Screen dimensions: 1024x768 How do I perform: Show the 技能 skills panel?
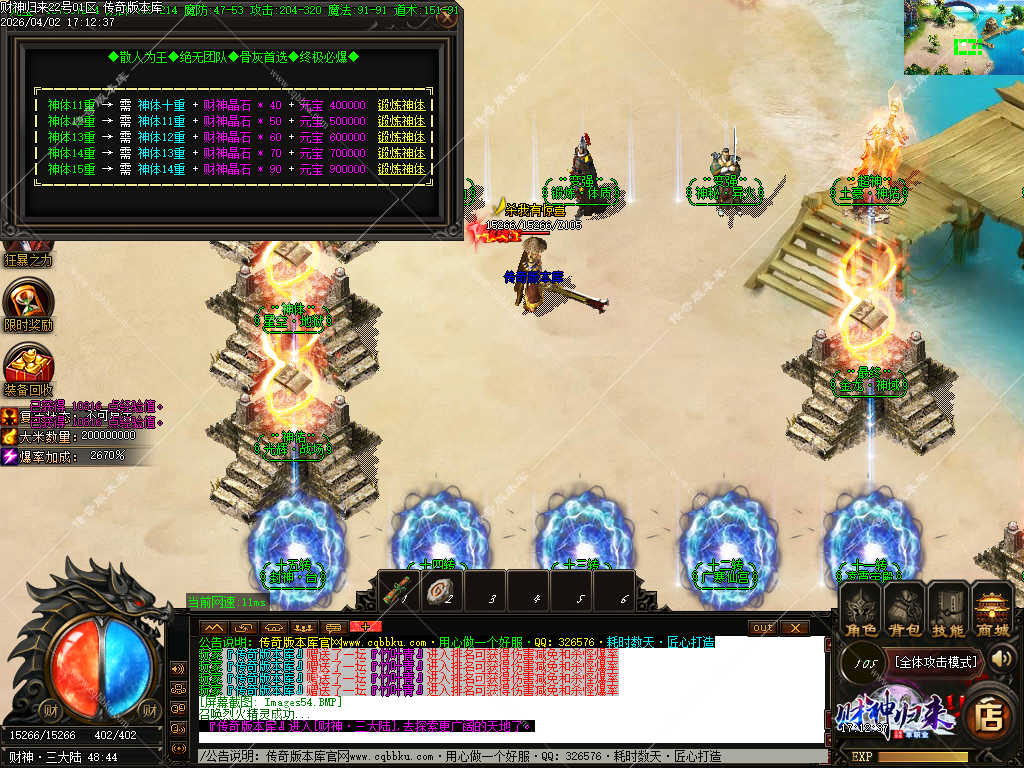948,609
